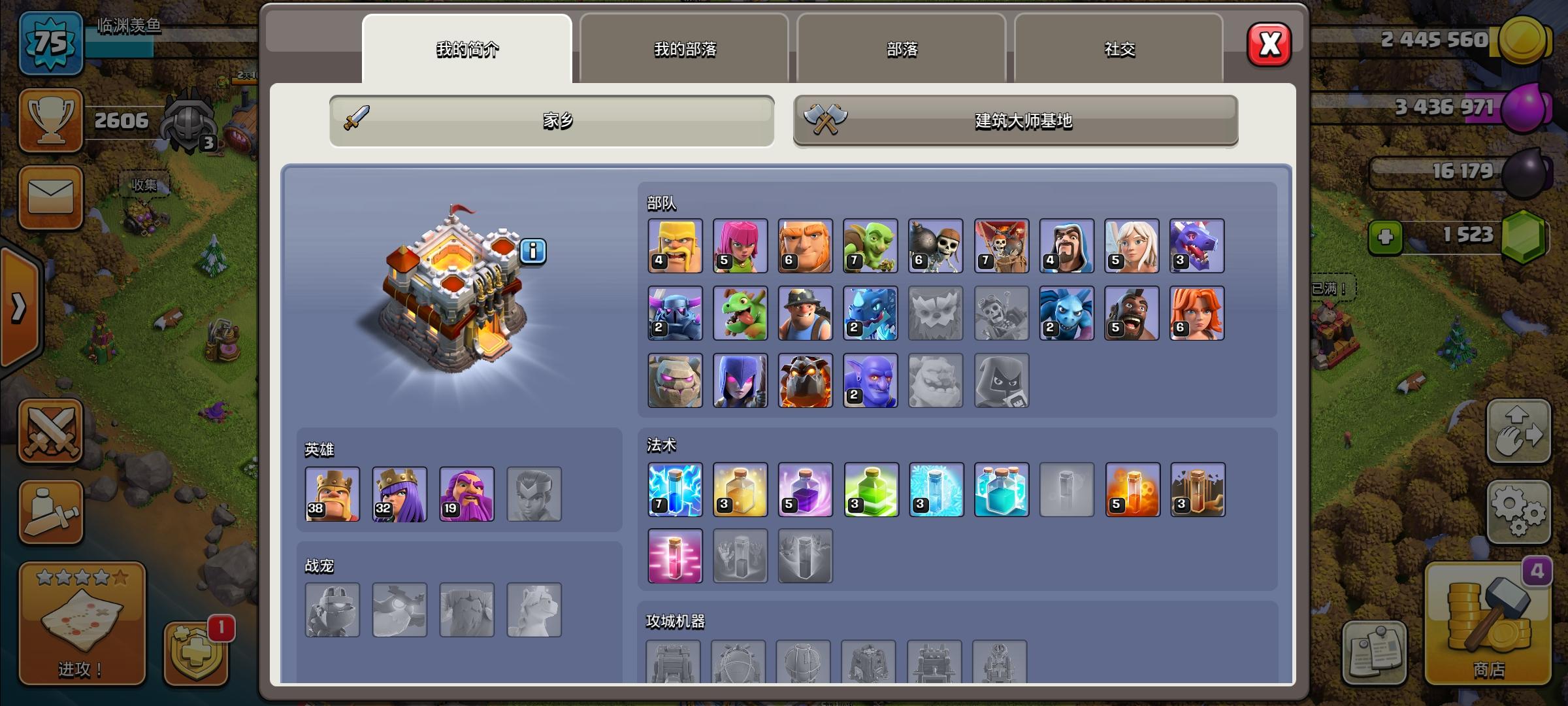Open the mail inbox icon
The image size is (1568, 706).
[51, 198]
